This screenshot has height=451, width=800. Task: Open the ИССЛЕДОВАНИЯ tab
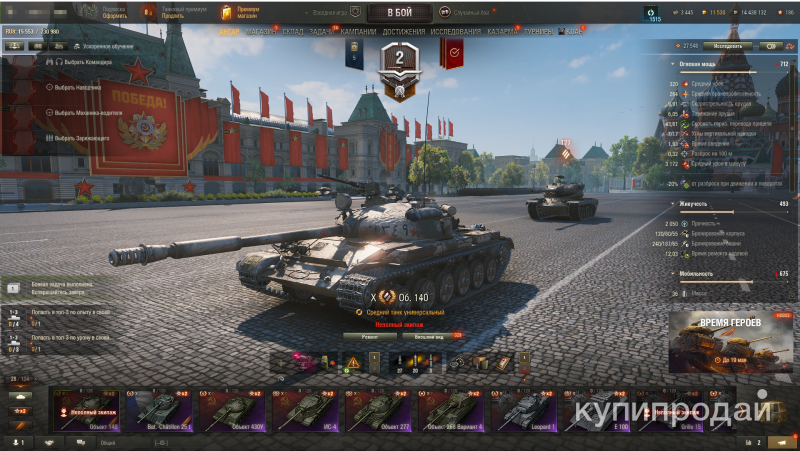point(455,31)
